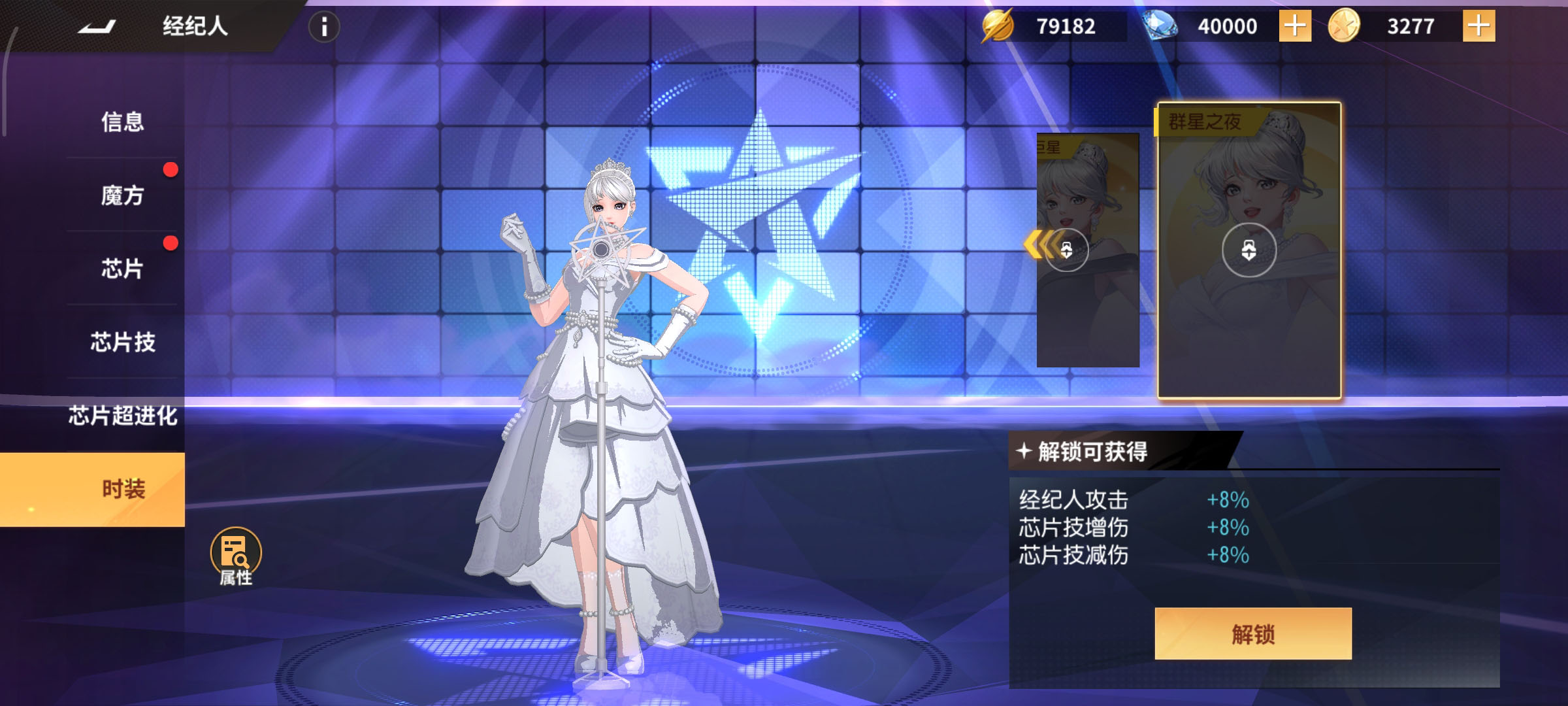This screenshot has height=706, width=1568.
Task: Unlock the outfit with the 解锁 button
Action: pos(1252,633)
